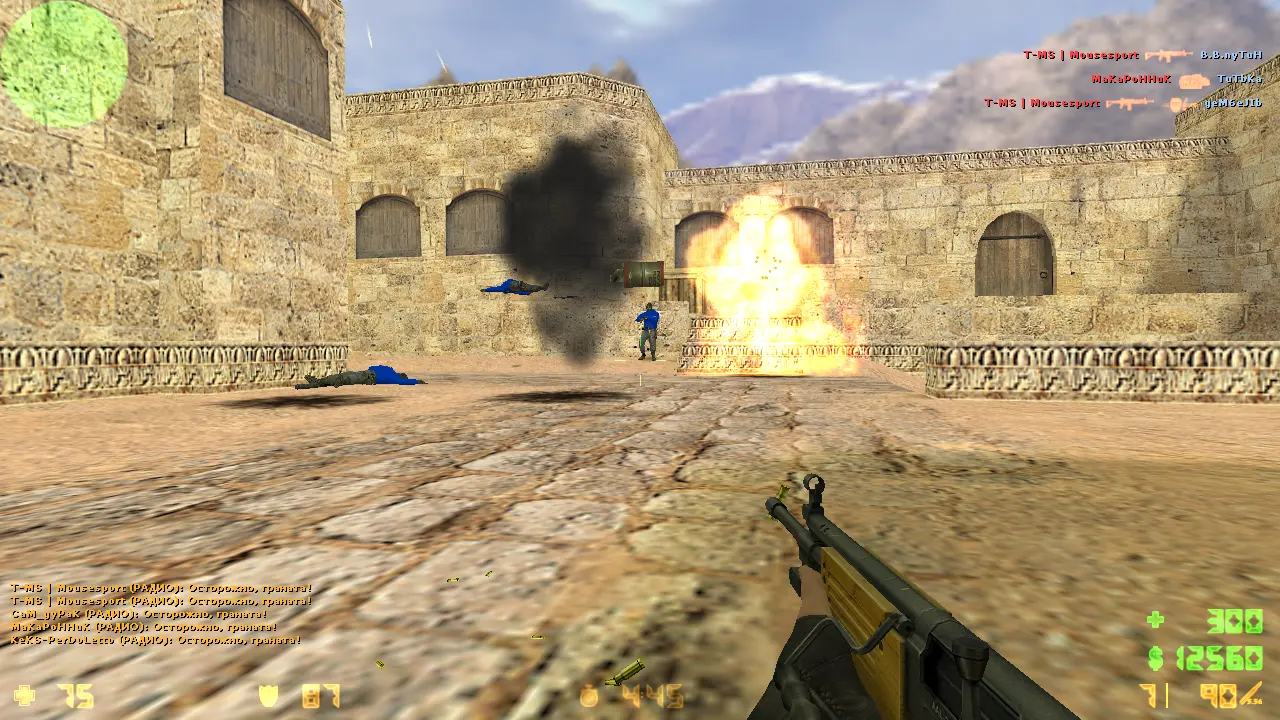Click the health cross icon
1280x720 pixels.
tap(24, 694)
